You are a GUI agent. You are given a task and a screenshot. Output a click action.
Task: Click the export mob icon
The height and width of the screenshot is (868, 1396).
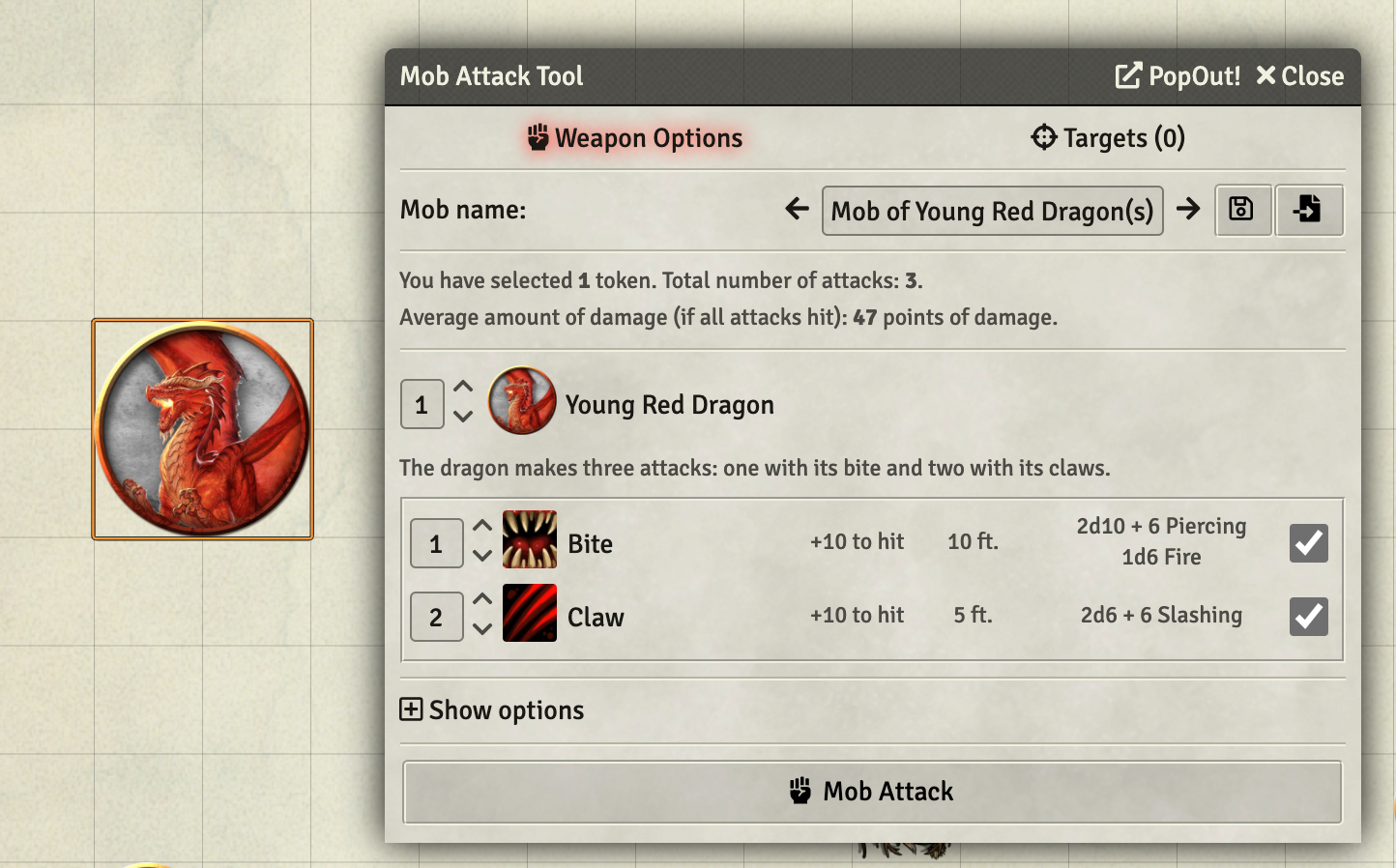[1310, 210]
